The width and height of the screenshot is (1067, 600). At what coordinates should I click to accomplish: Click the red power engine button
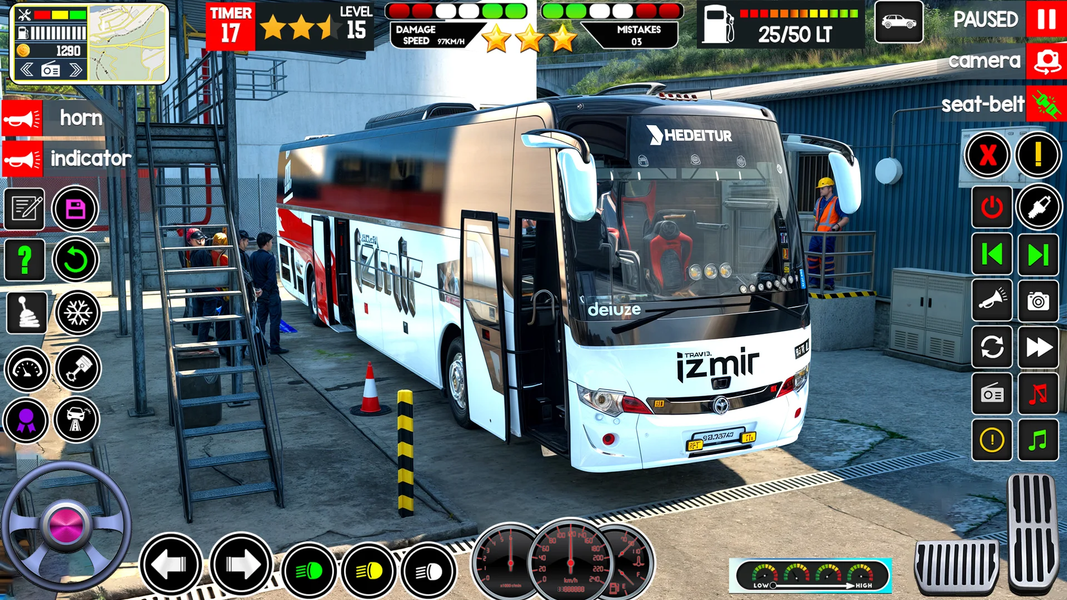pyautogui.click(x=991, y=207)
